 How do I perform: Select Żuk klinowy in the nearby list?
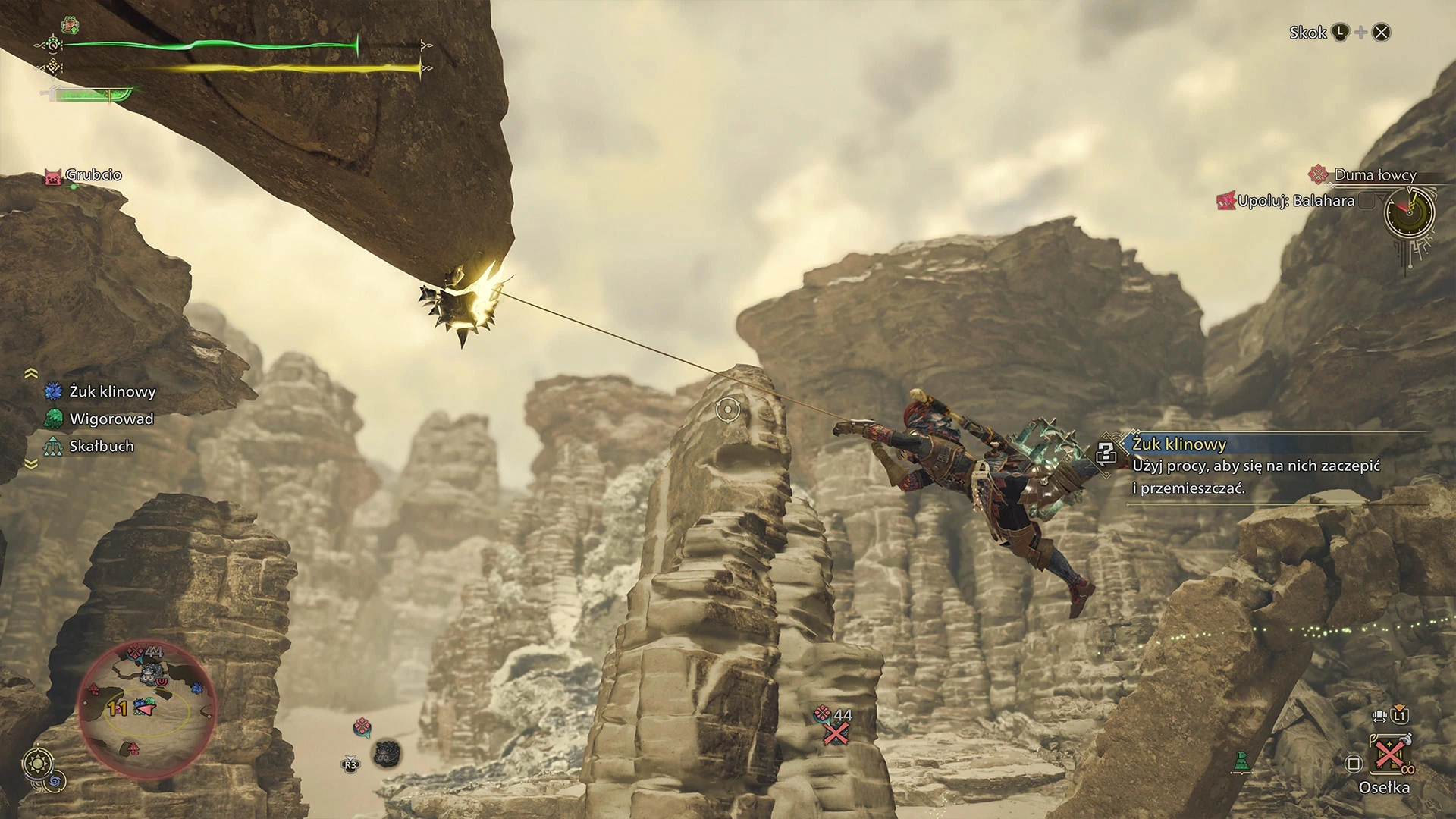[x=111, y=391]
